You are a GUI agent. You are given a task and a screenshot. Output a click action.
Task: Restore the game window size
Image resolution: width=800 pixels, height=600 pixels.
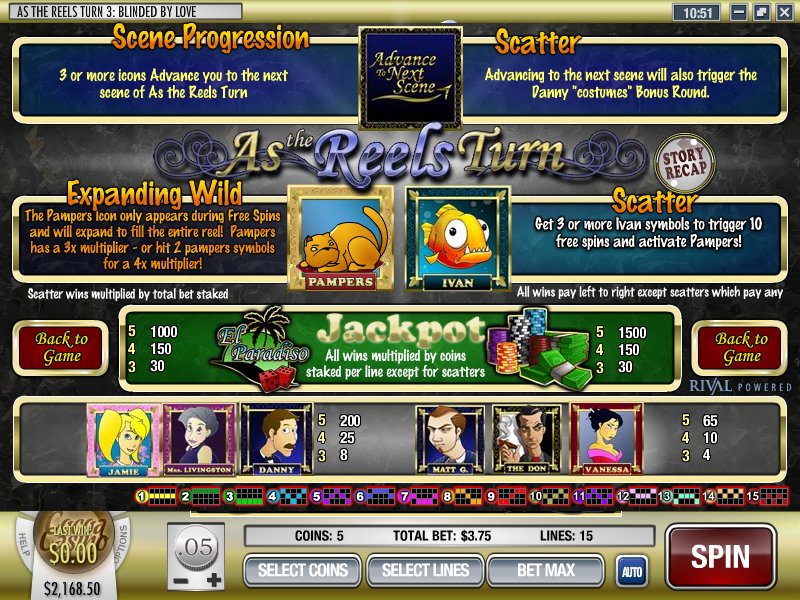coord(761,13)
